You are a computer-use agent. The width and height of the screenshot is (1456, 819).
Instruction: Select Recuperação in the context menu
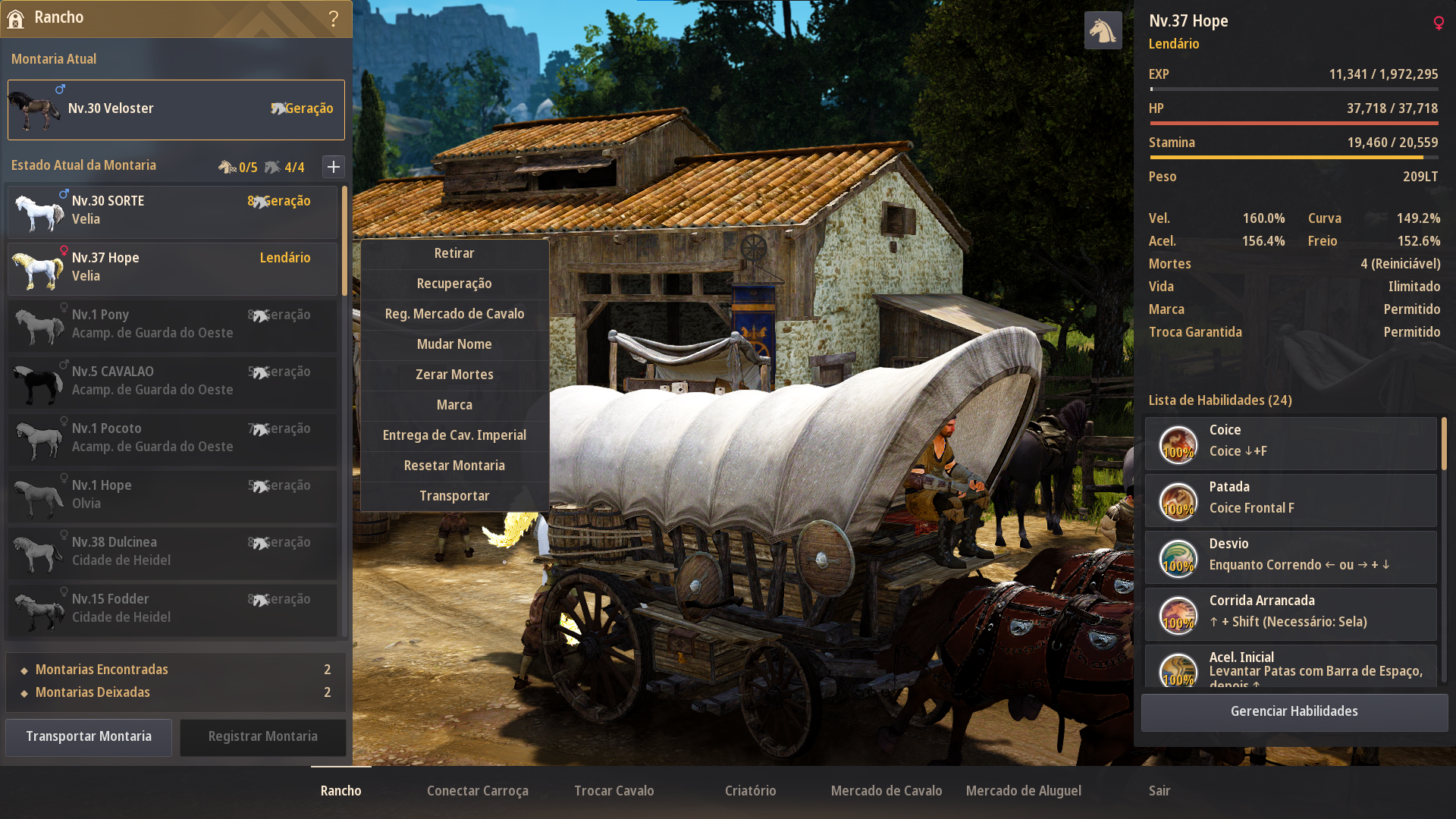454,284
